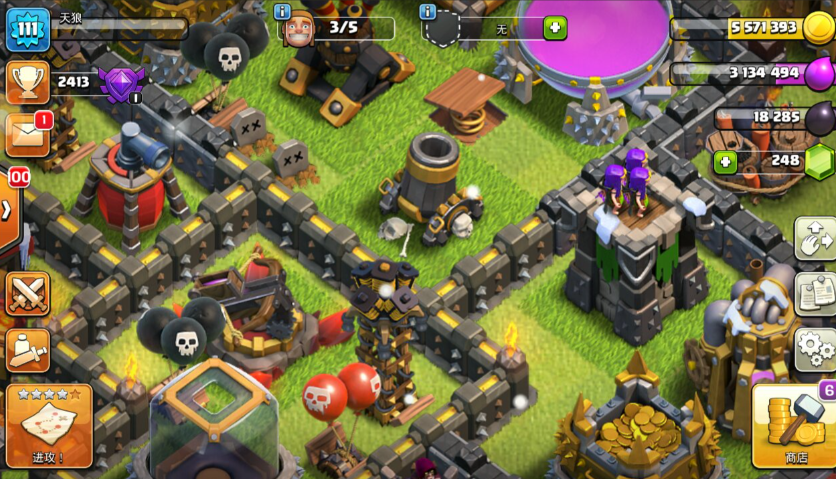This screenshot has width=836, height=479.
Task: Open the settings gears button
Action: pos(815,349)
